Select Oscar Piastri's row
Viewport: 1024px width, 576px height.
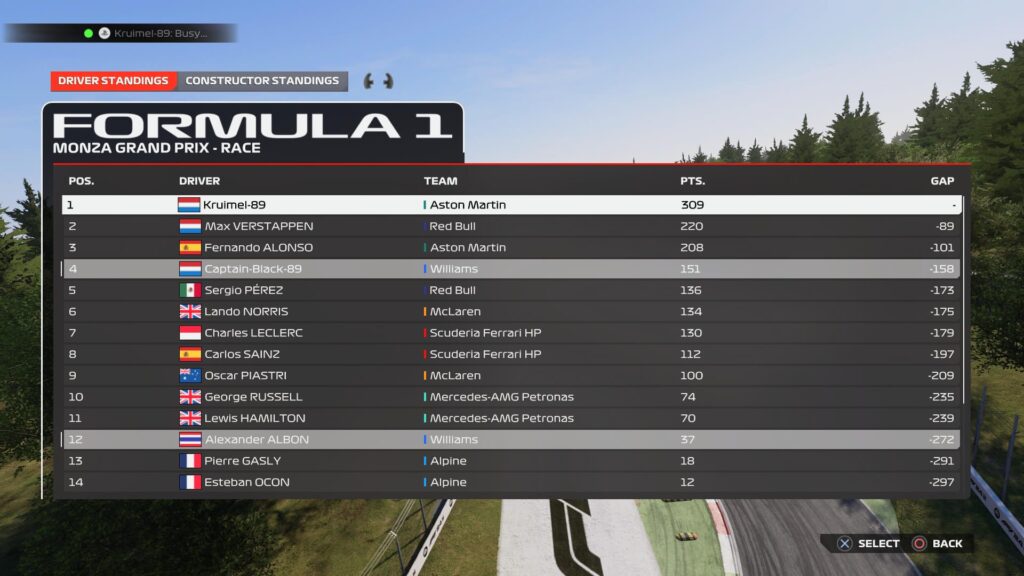pos(510,376)
